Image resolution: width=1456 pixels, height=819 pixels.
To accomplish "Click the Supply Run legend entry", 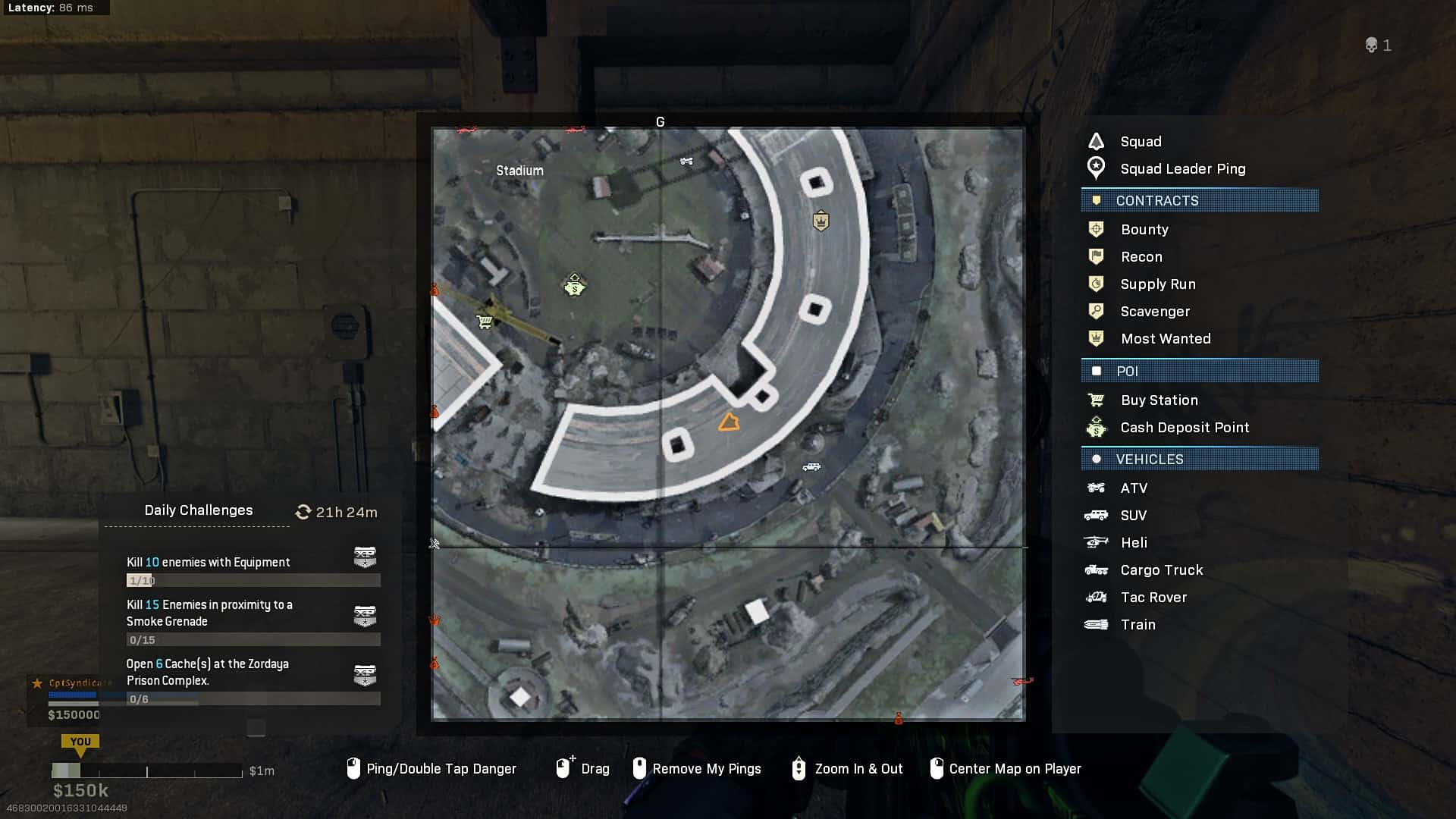I will (x=1157, y=284).
